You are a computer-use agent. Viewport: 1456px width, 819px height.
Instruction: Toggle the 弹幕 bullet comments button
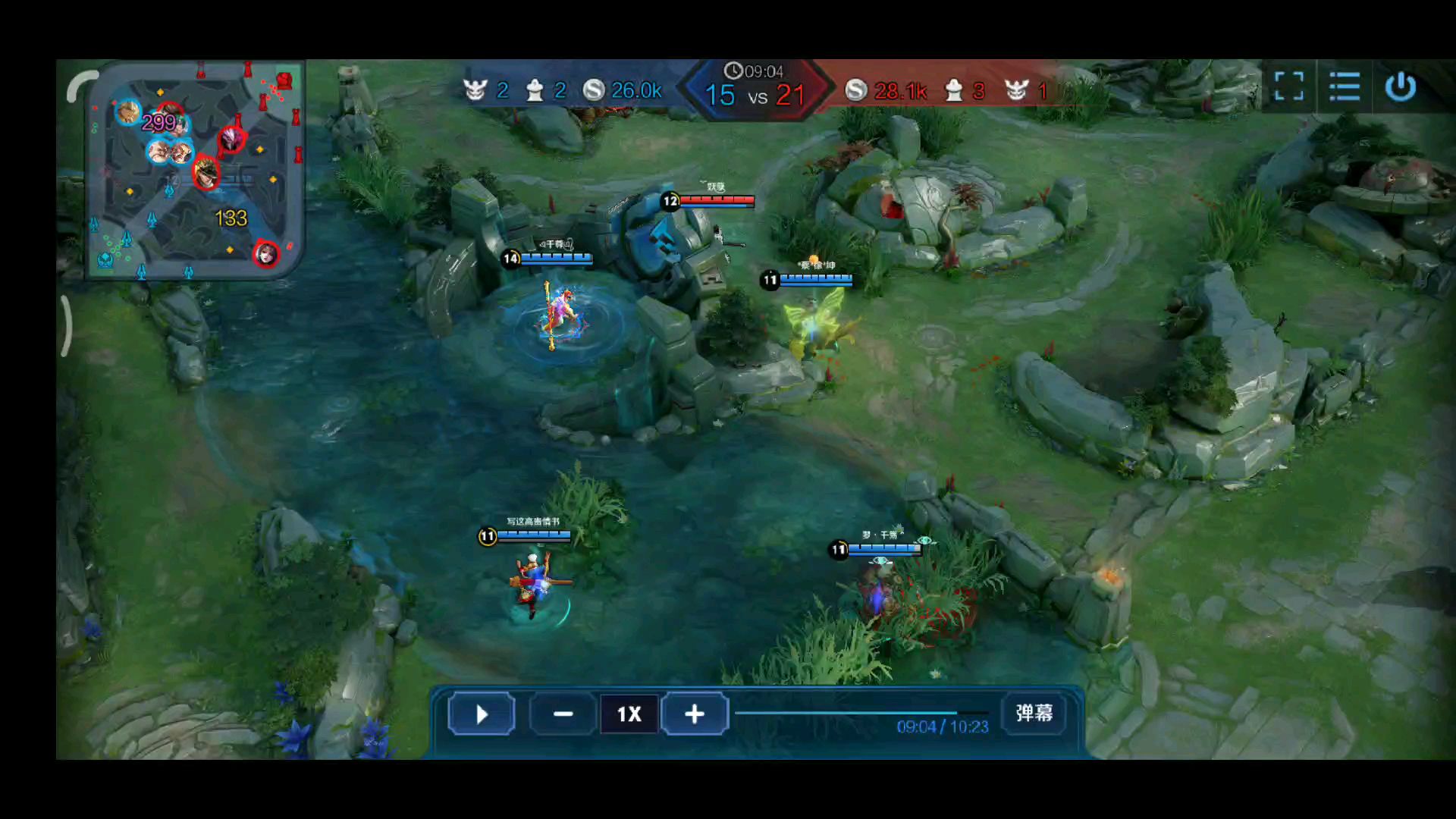(1034, 713)
